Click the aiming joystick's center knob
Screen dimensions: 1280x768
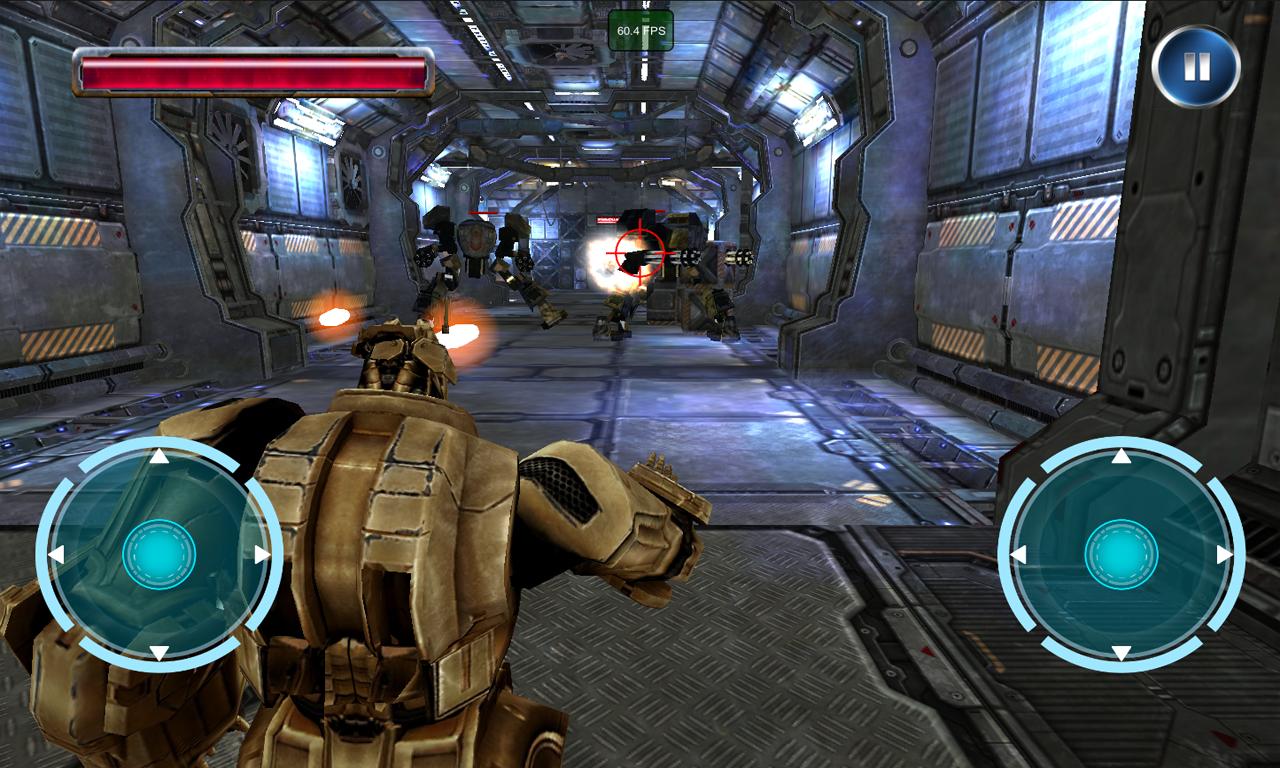[1121, 554]
